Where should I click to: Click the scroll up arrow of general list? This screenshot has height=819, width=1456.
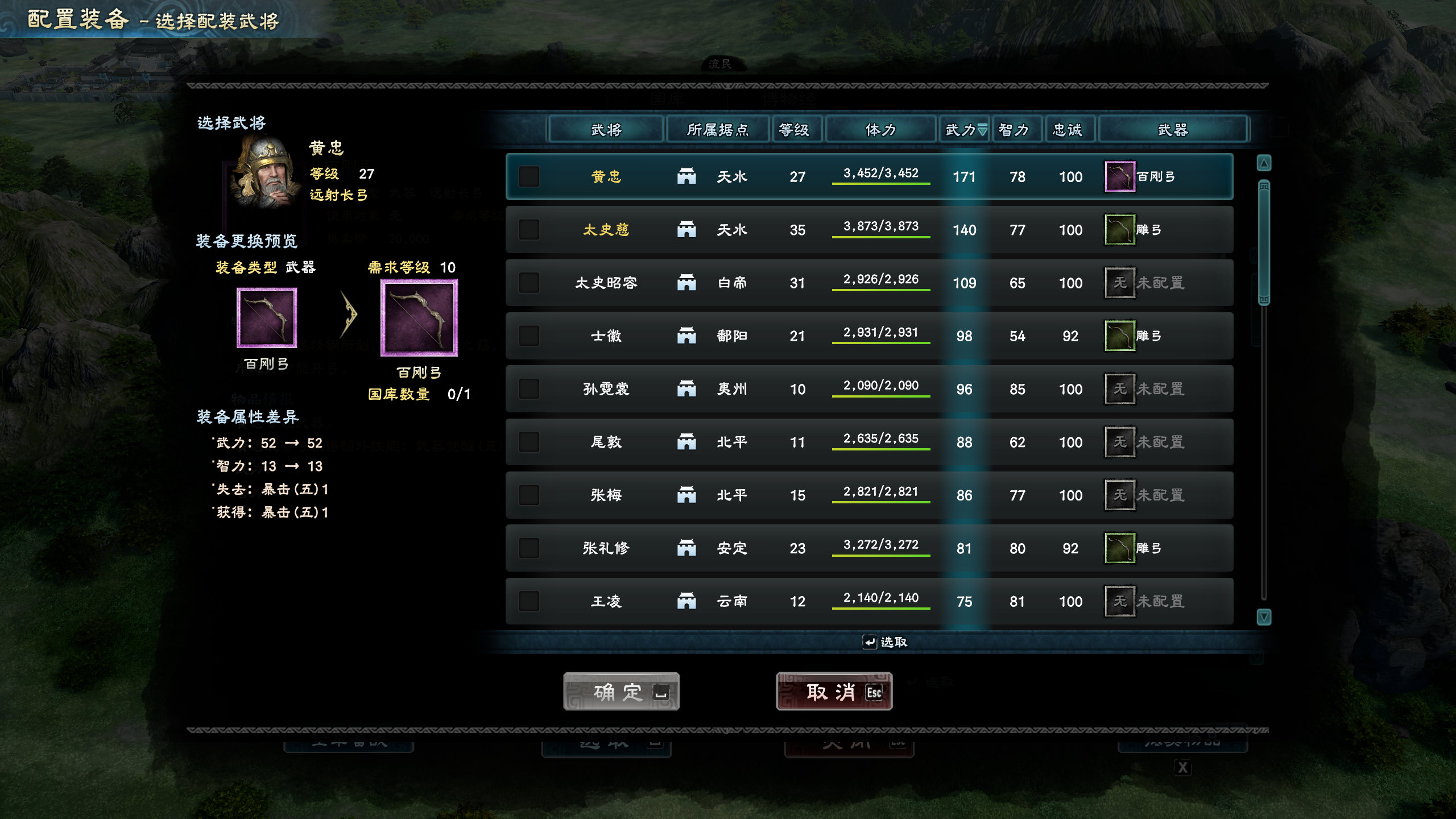(1264, 164)
